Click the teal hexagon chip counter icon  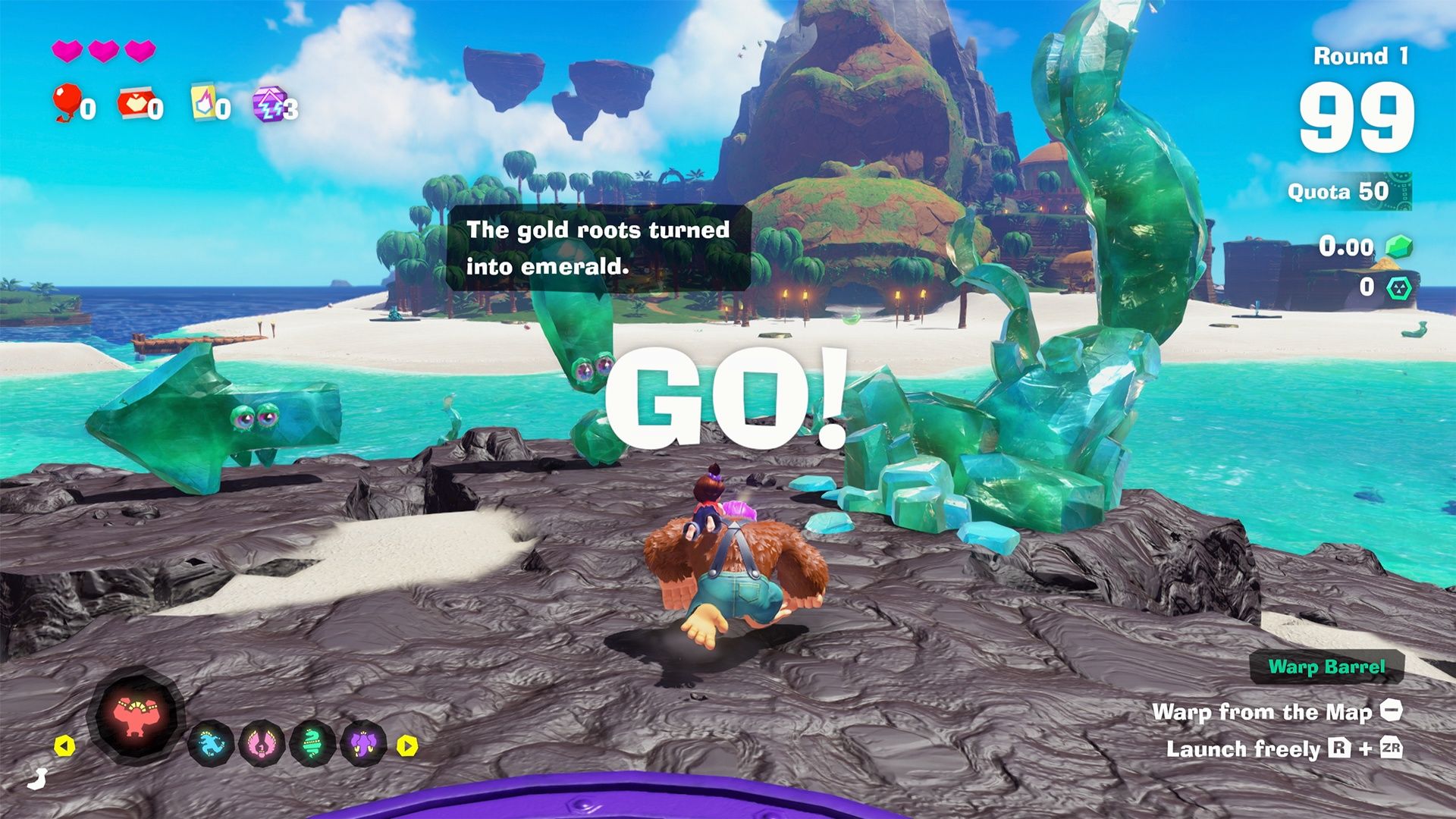pyautogui.click(x=1399, y=287)
